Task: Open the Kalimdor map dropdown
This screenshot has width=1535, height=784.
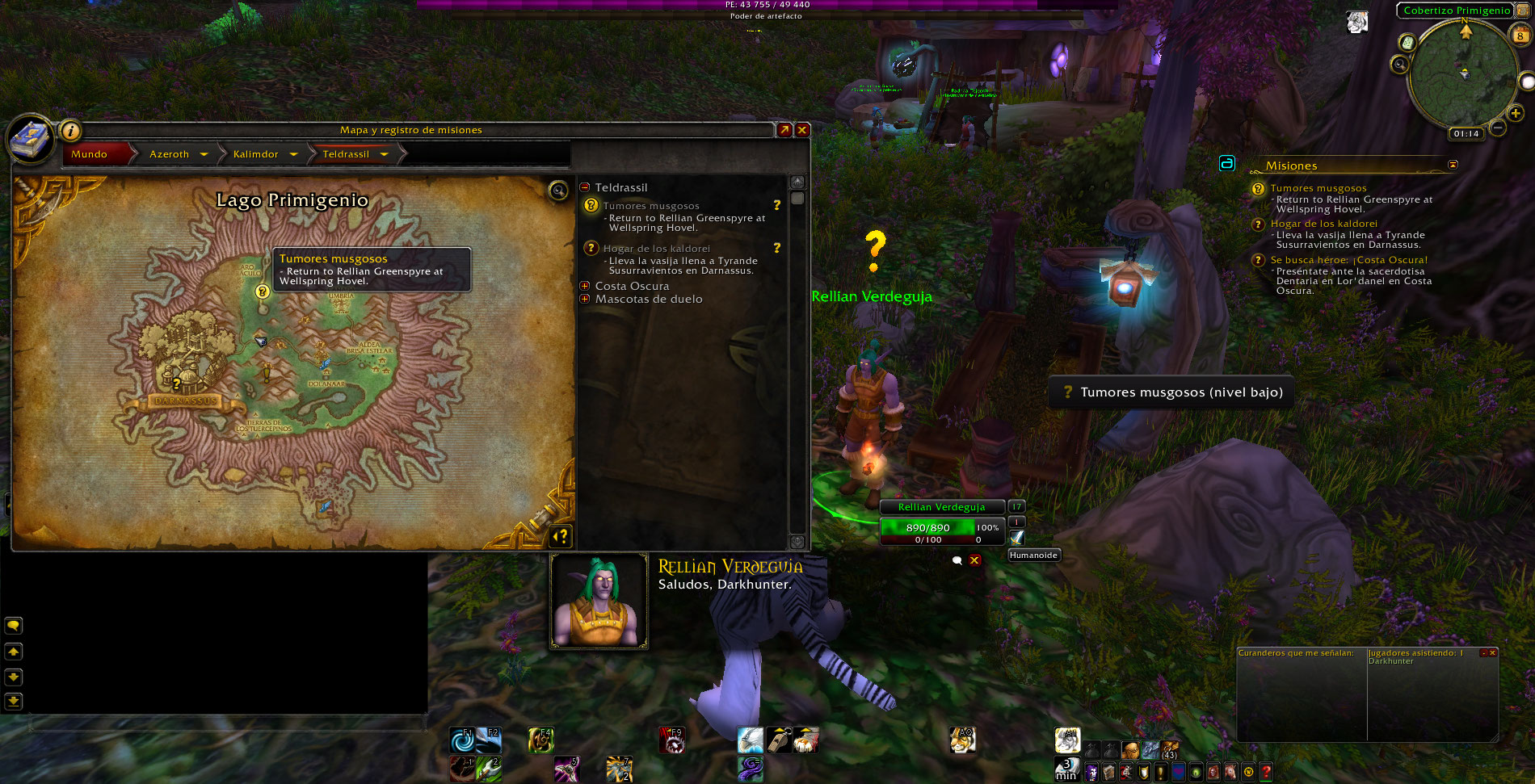Action: point(293,154)
